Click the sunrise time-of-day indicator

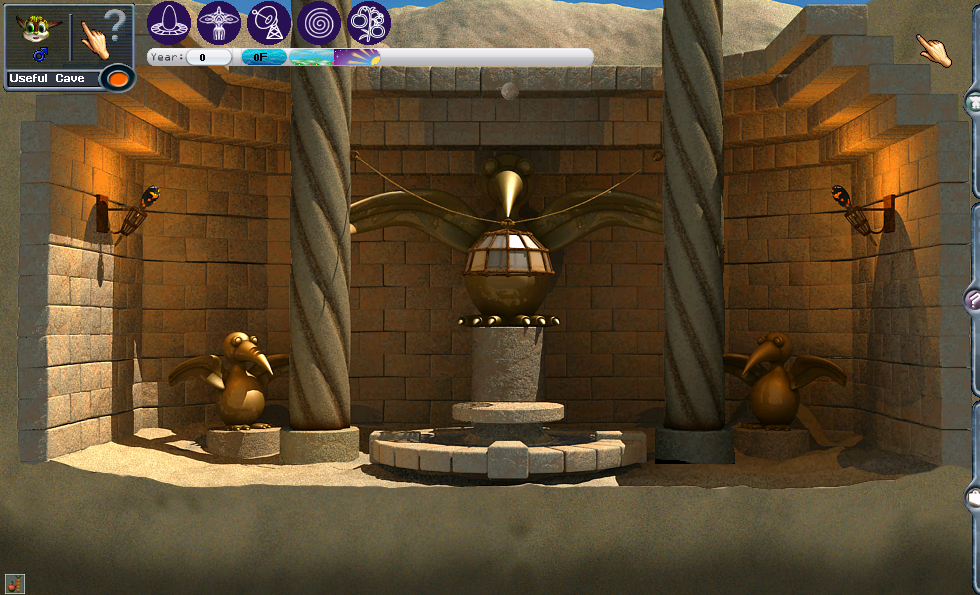pos(357,57)
